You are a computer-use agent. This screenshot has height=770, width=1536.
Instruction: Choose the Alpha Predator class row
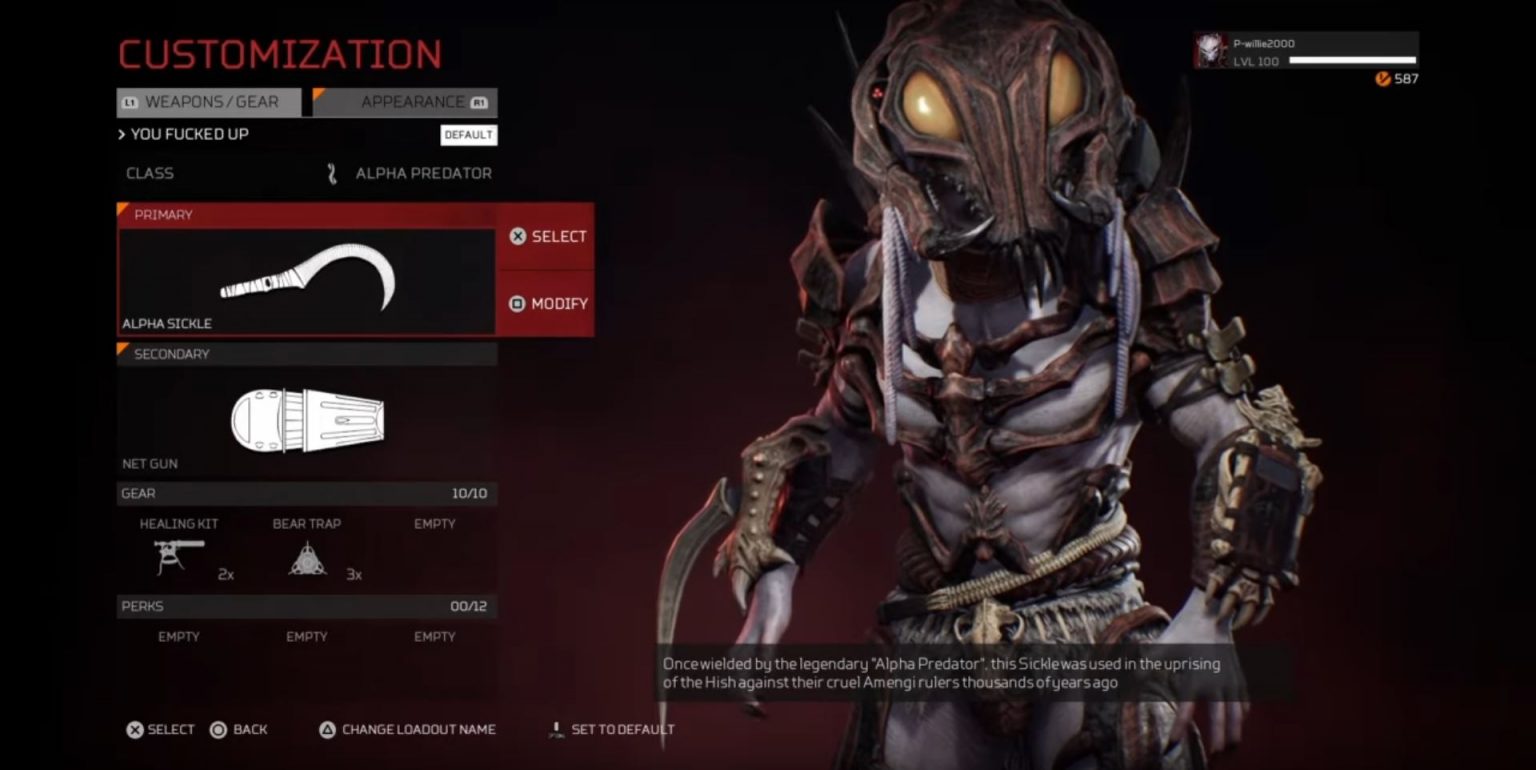[x=307, y=173]
